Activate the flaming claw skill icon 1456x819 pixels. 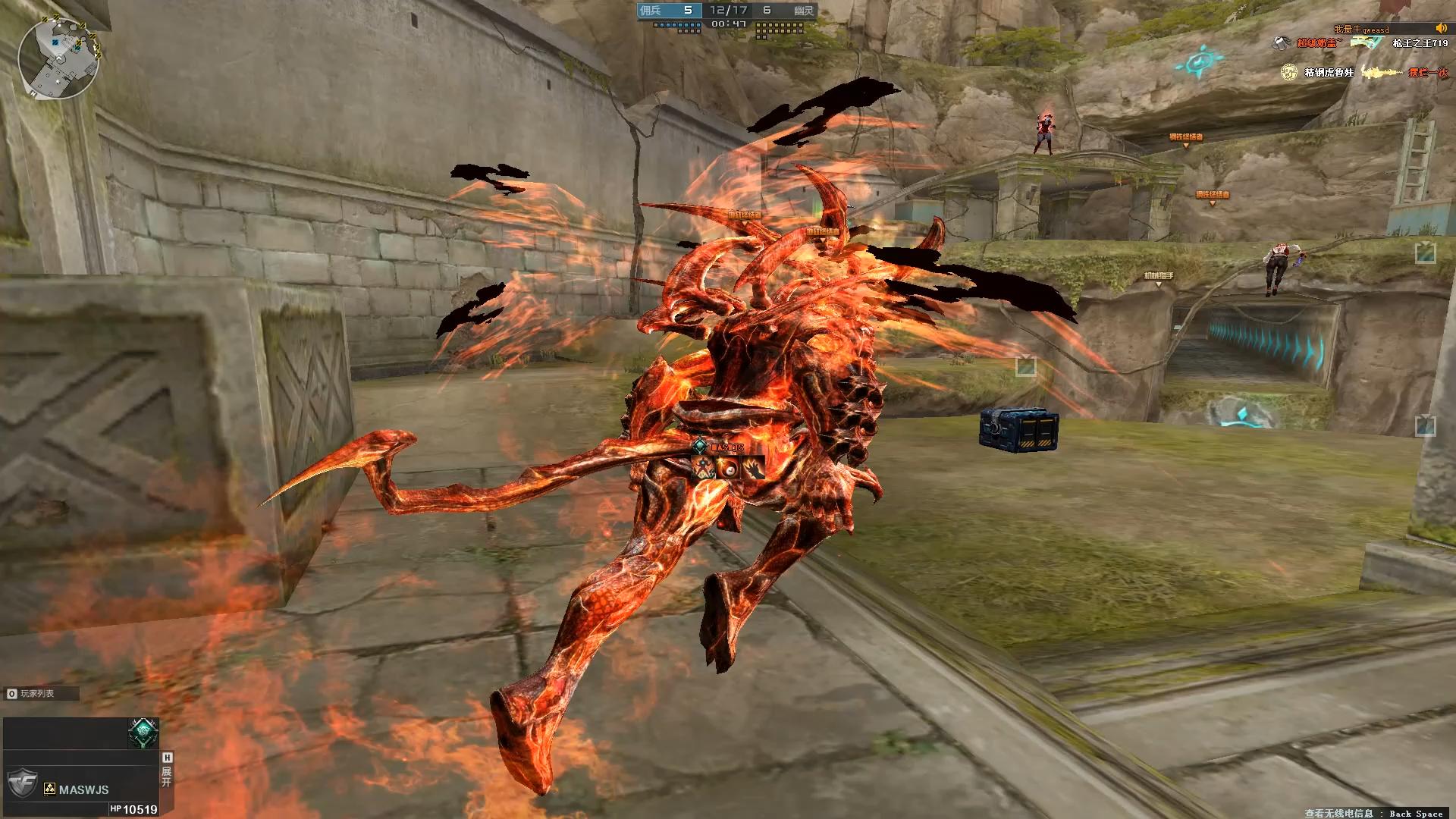[753, 469]
